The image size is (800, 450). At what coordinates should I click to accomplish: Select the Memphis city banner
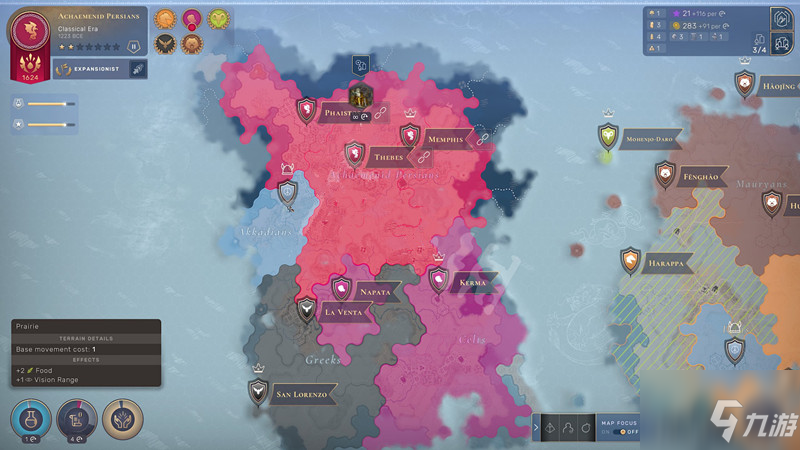tap(444, 138)
